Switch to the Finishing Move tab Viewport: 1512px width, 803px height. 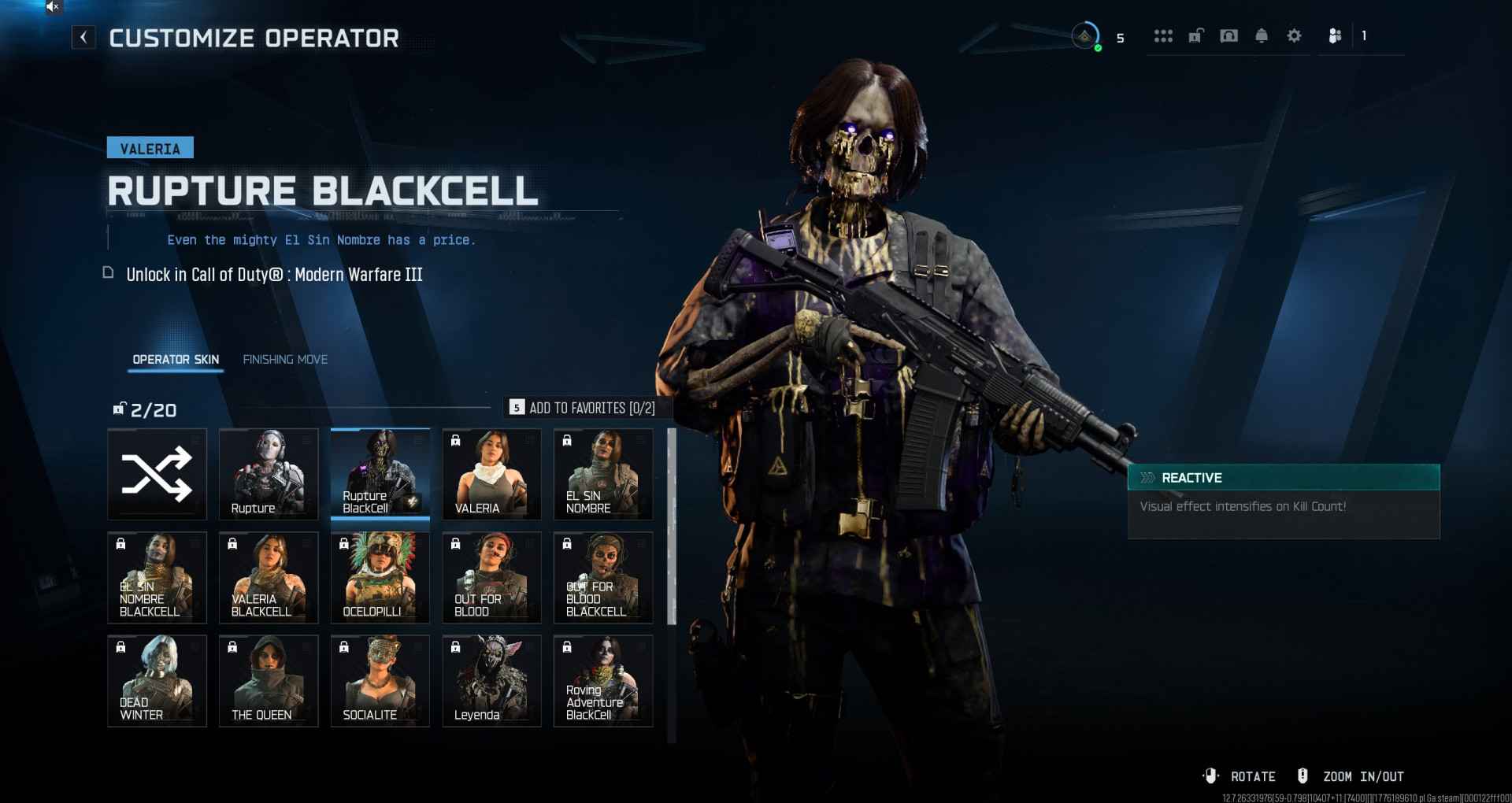point(285,360)
